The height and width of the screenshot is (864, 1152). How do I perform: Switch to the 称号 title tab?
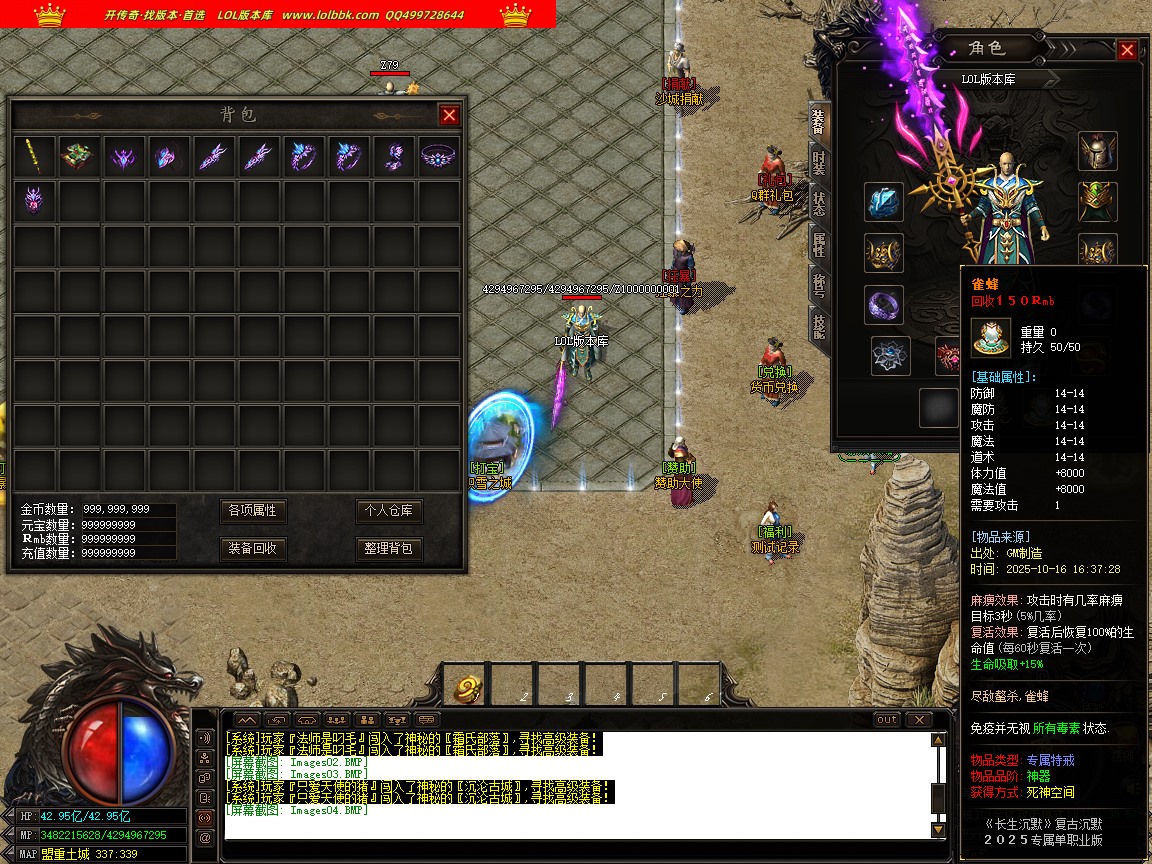818,285
